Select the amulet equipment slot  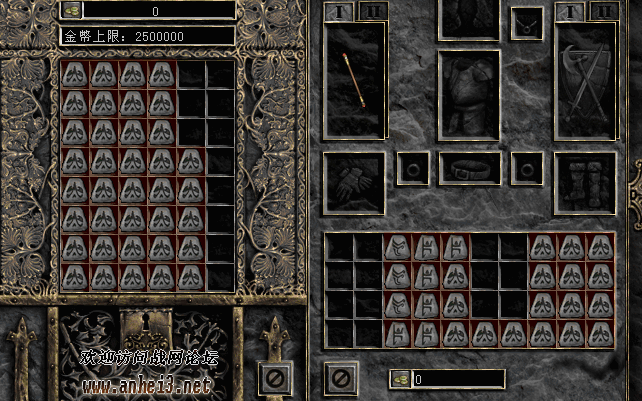526,22
